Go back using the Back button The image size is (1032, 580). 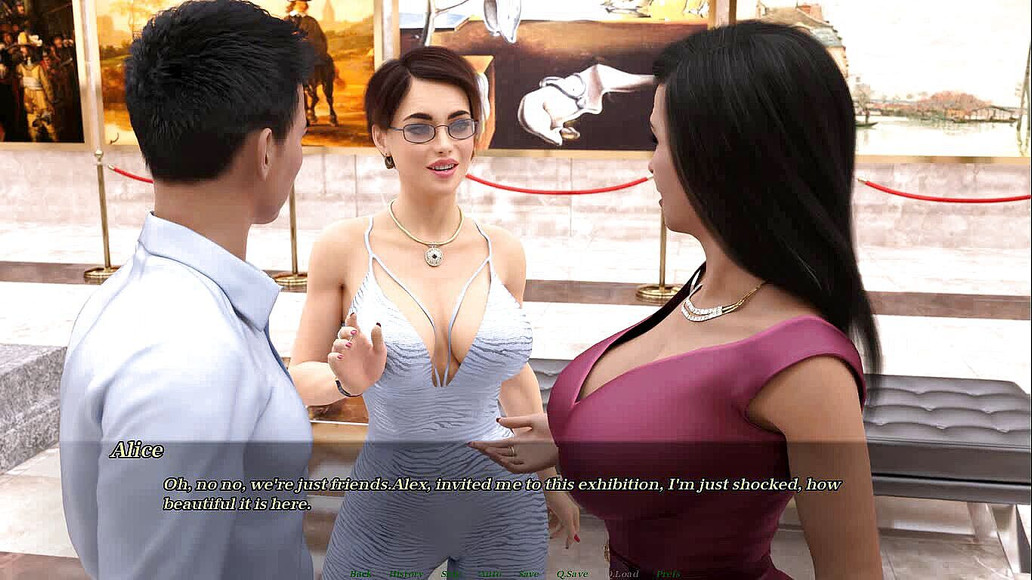point(361,574)
